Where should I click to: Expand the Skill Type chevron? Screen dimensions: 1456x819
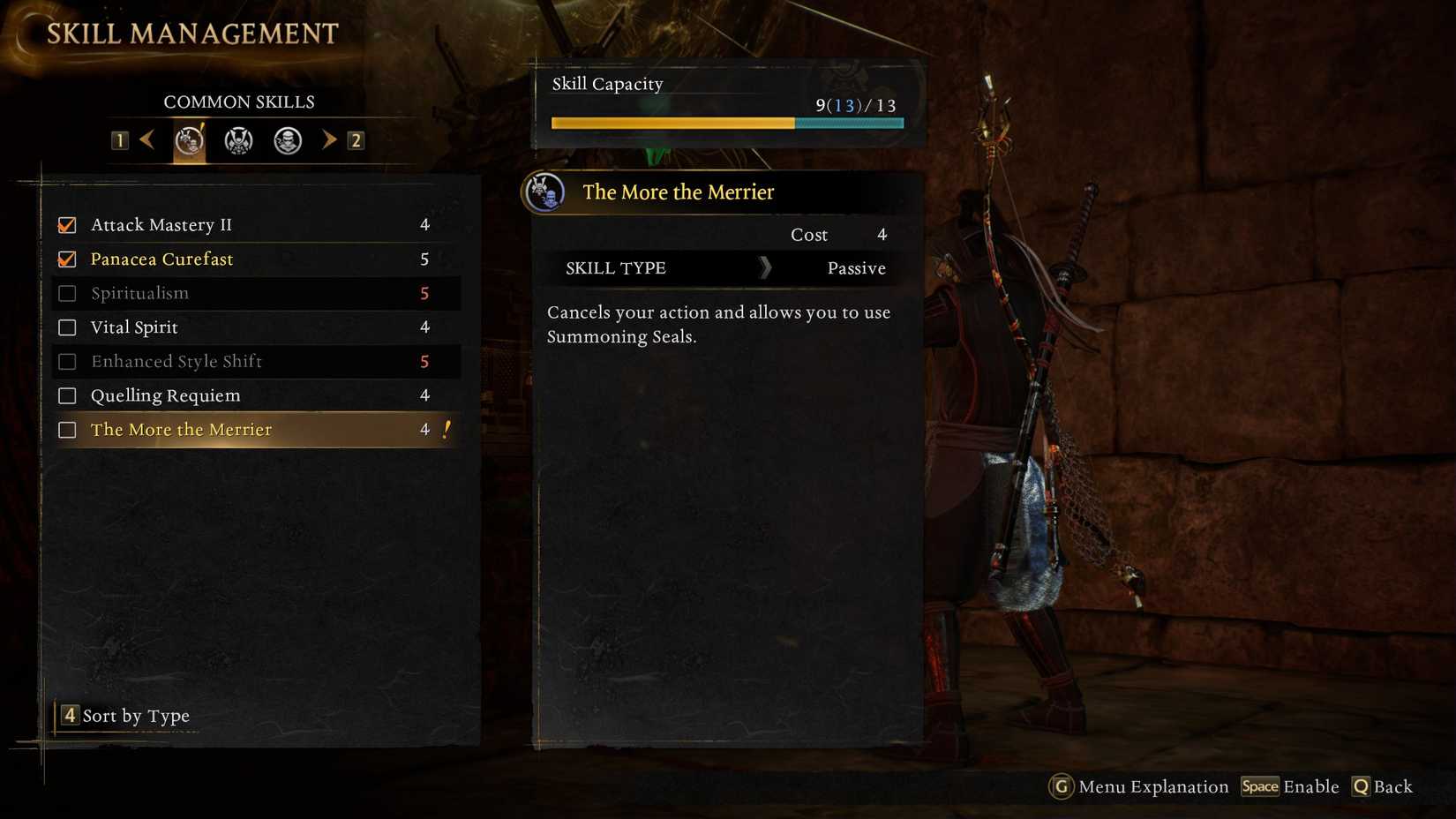766,267
